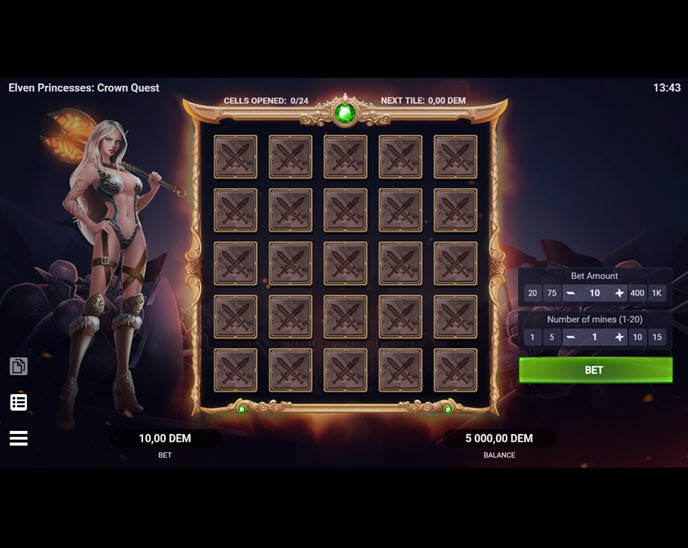Image resolution: width=688 pixels, height=548 pixels.
Task: Lower the number of mines with minus
Action: pos(570,337)
